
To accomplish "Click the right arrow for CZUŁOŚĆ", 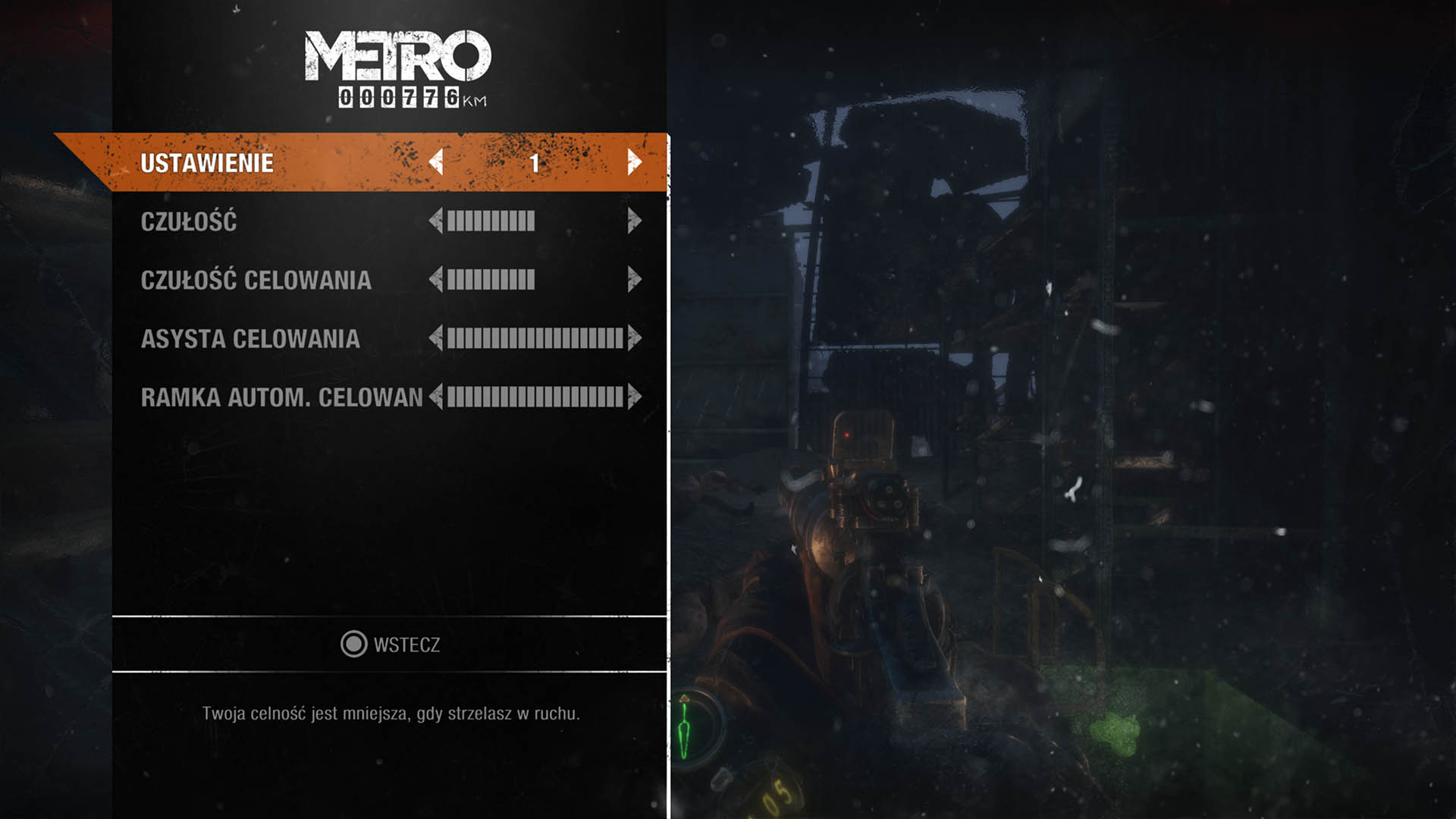I will tap(635, 221).
